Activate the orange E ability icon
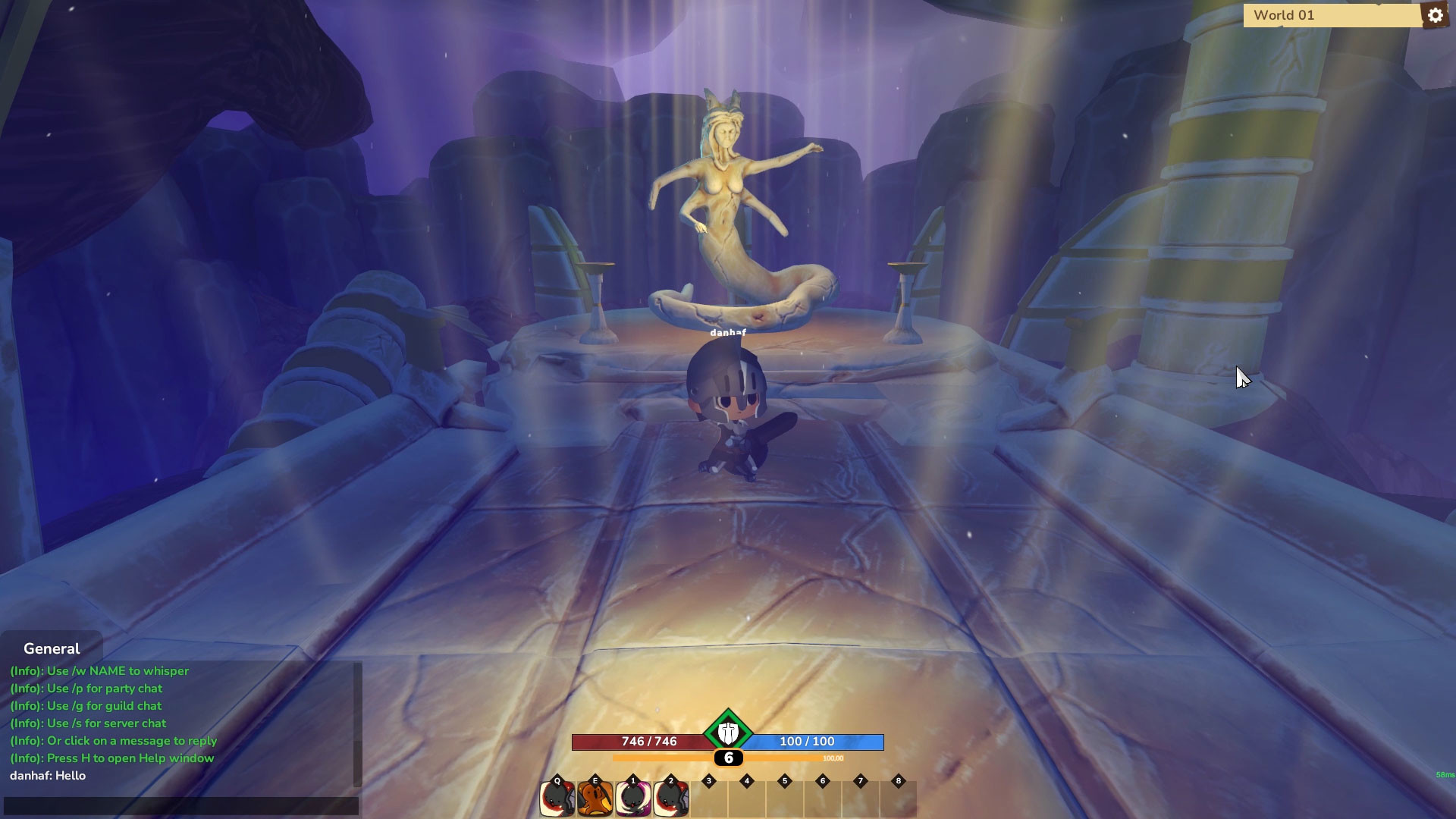This screenshot has width=1456, height=819. pos(595,797)
